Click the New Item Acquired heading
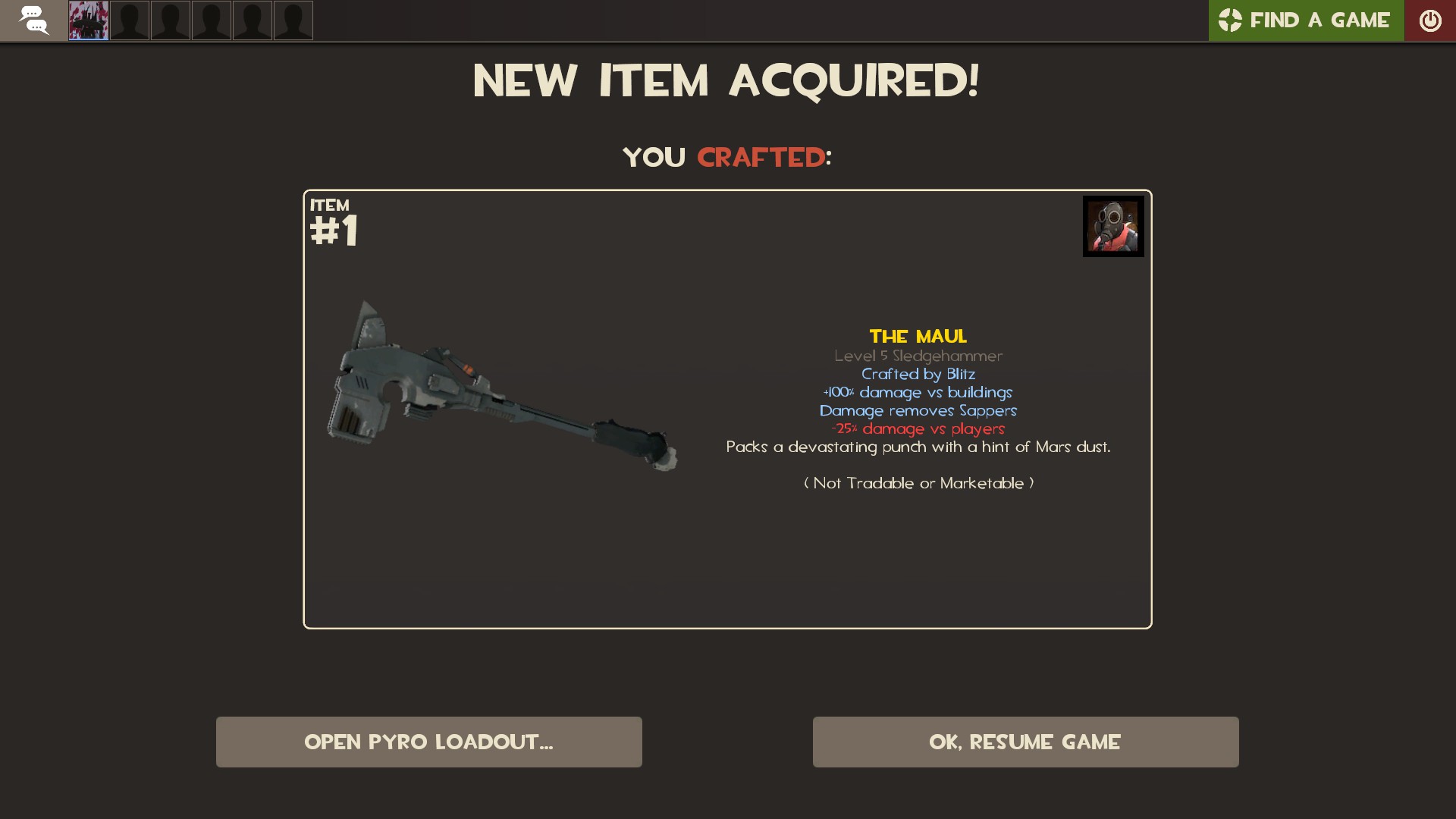Viewport: 1456px width, 819px height. (x=726, y=80)
